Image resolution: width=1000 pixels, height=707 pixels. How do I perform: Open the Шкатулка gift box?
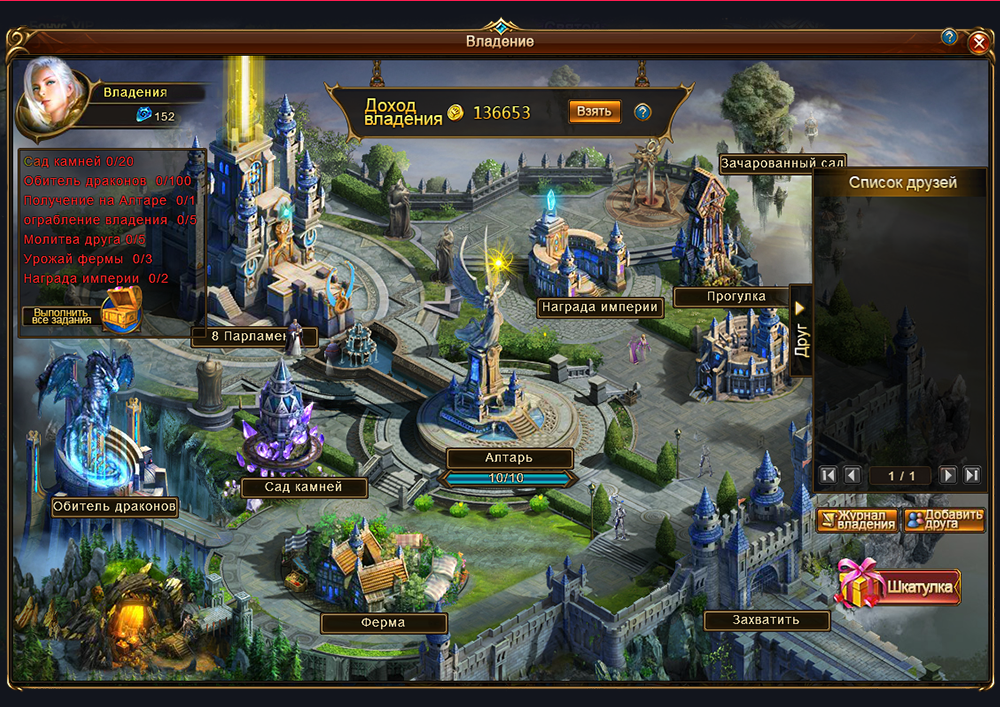pos(899,587)
